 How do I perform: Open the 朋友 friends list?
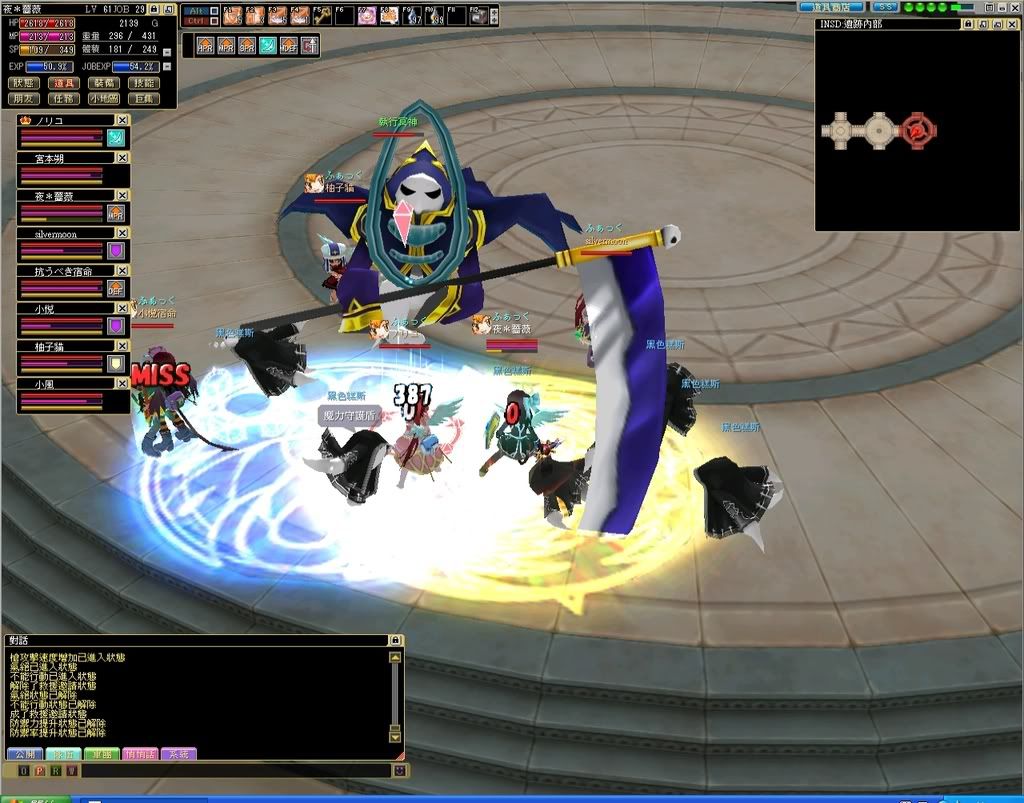click(x=23, y=99)
